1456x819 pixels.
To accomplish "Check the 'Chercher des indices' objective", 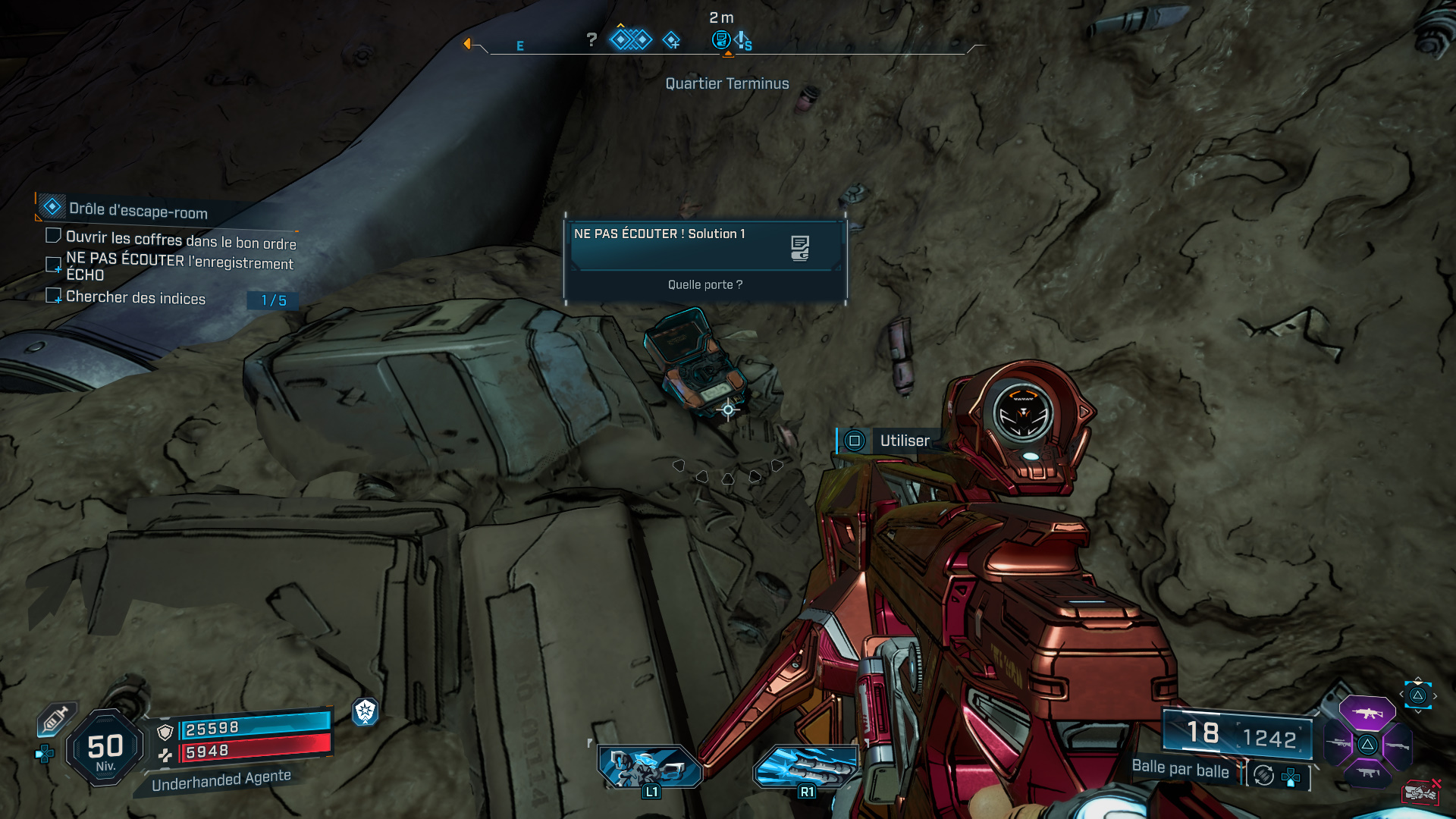I will click(x=53, y=297).
